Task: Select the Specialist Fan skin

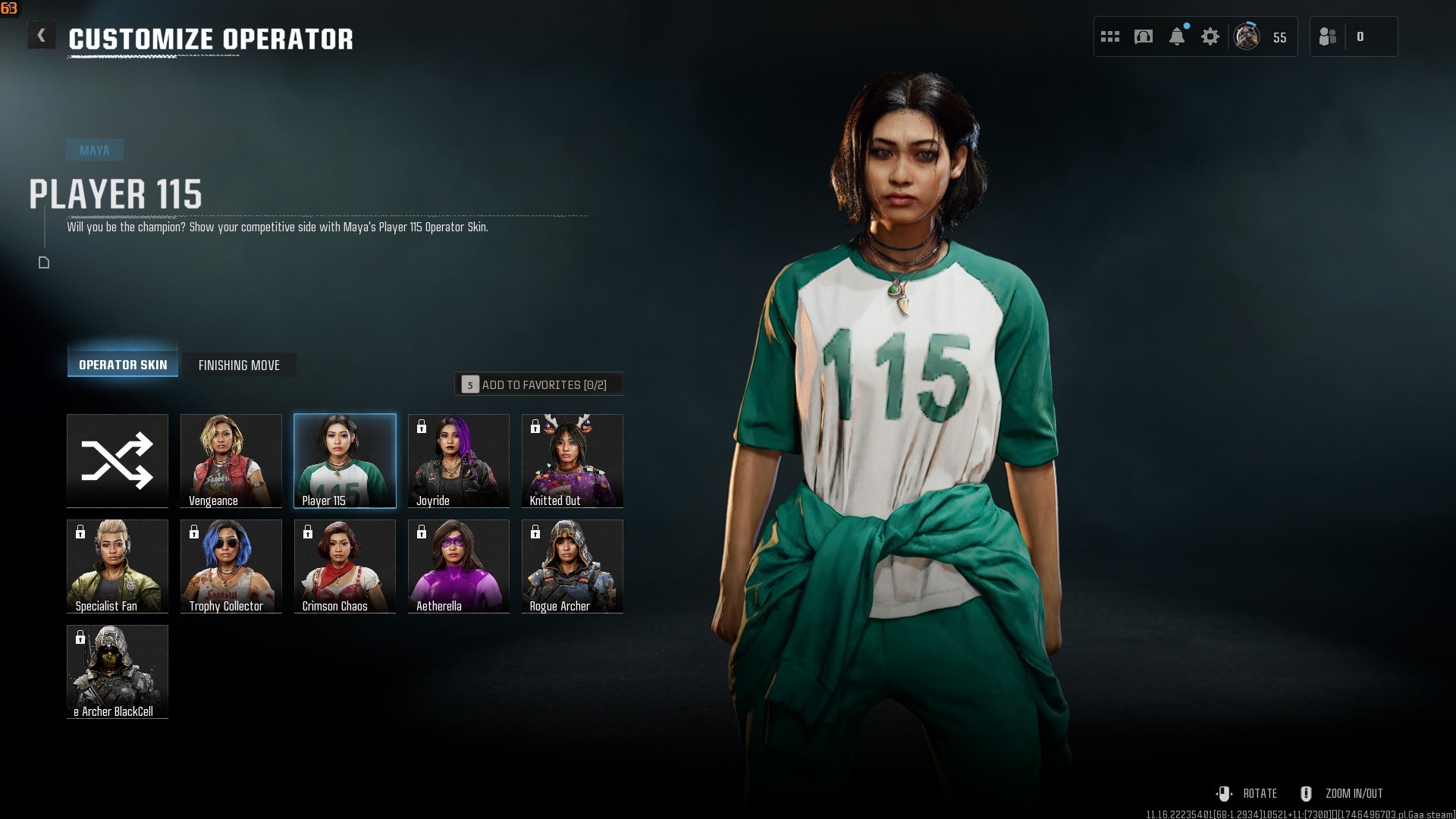Action: click(118, 566)
